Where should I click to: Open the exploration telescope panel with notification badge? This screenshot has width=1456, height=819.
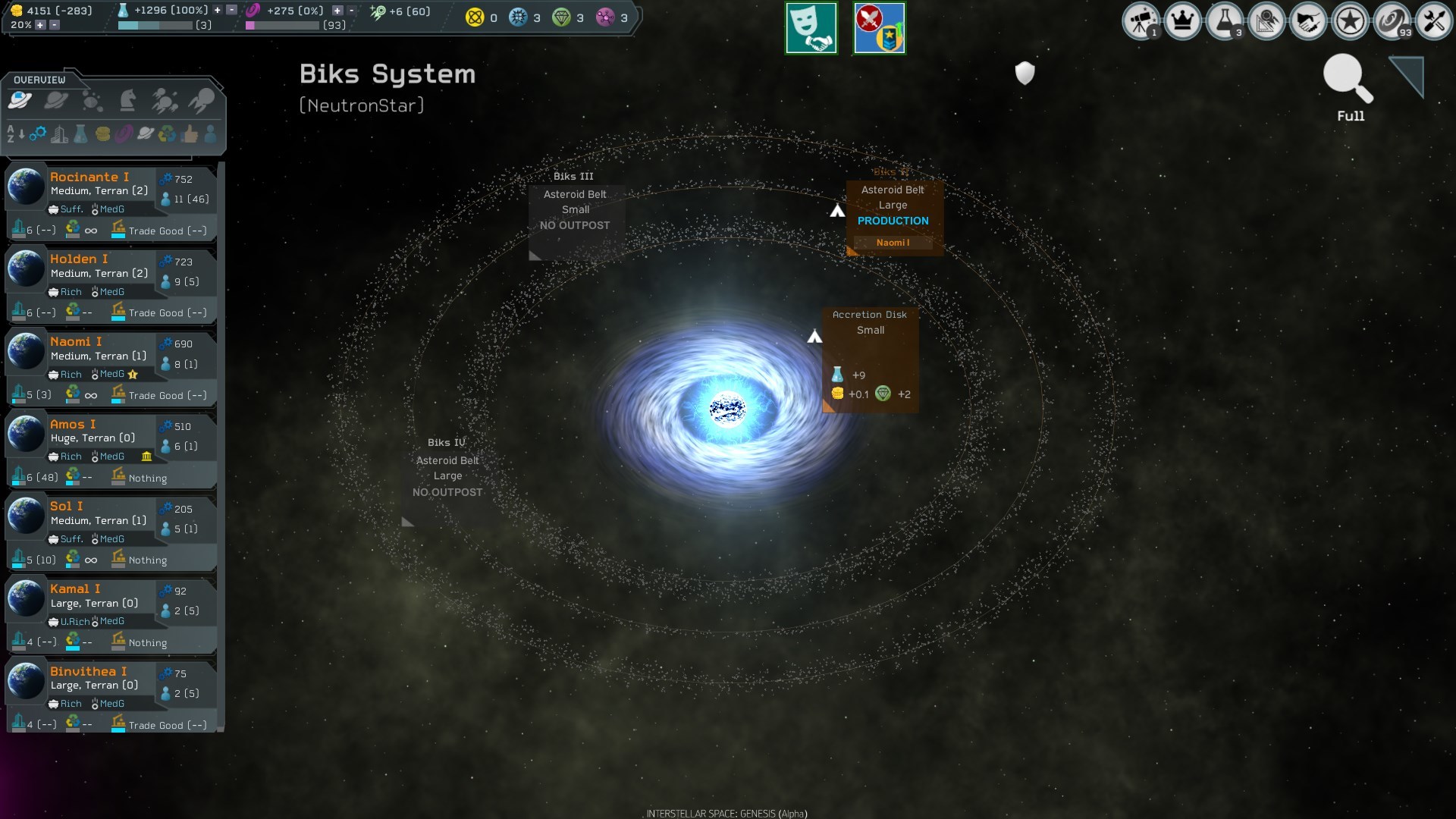tap(1141, 20)
